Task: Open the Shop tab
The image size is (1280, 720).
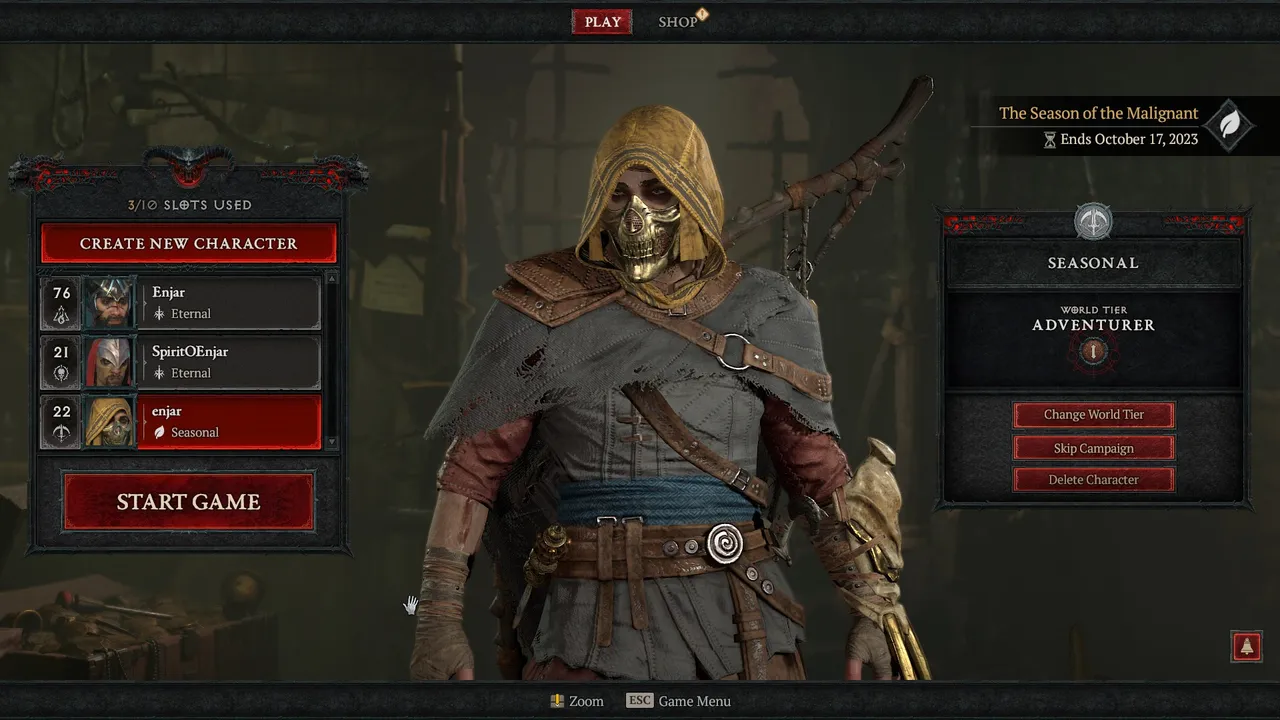Action: coord(678,22)
